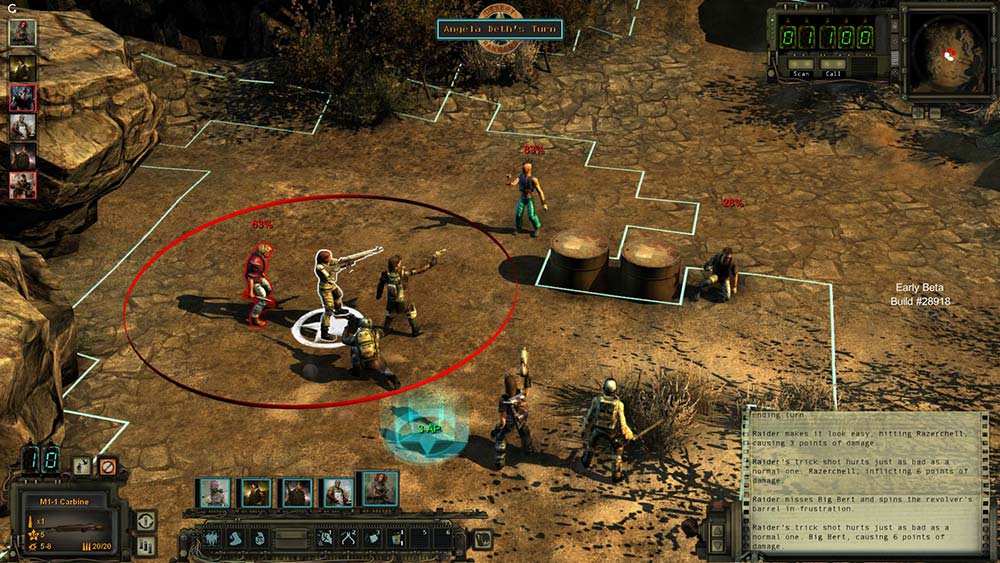1000x563 pixels.
Task: Click the radio Scan button
Action: (802, 72)
